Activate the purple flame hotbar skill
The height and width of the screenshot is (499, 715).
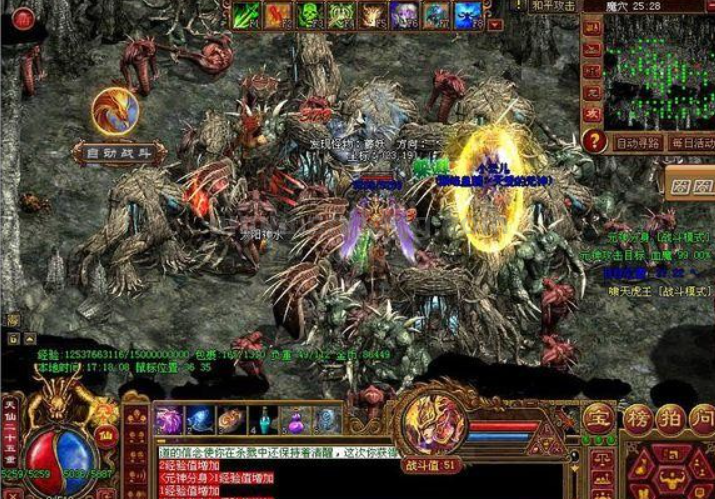coord(168,420)
